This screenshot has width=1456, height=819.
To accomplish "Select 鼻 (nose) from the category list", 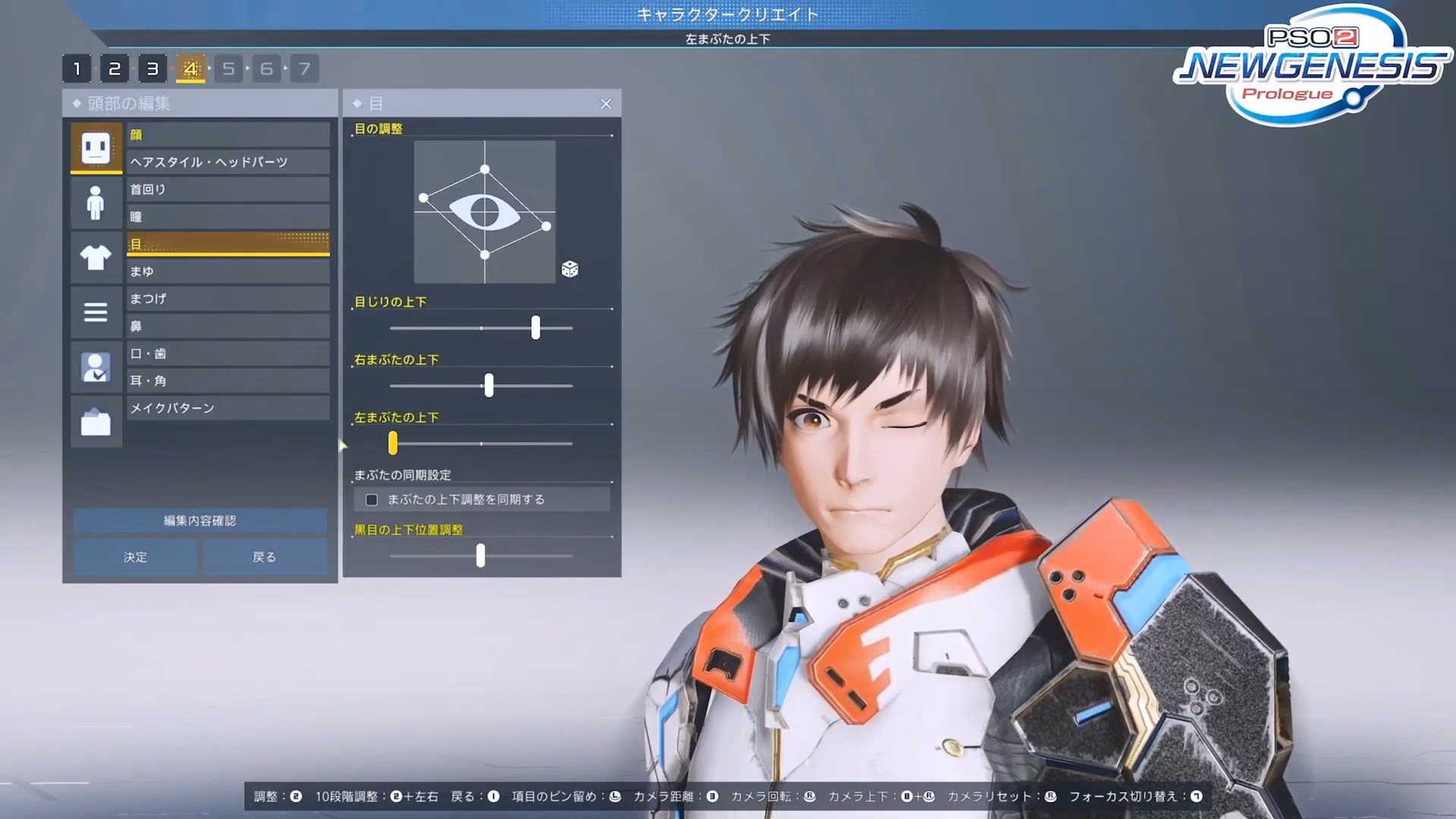I will (x=227, y=326).
